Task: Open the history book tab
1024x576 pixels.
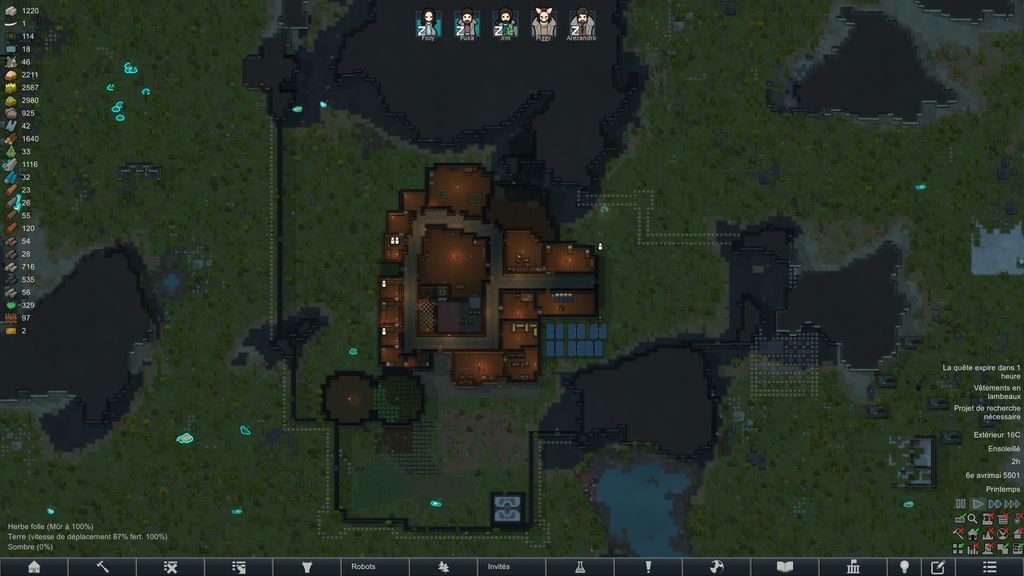Action: point(785,567)
